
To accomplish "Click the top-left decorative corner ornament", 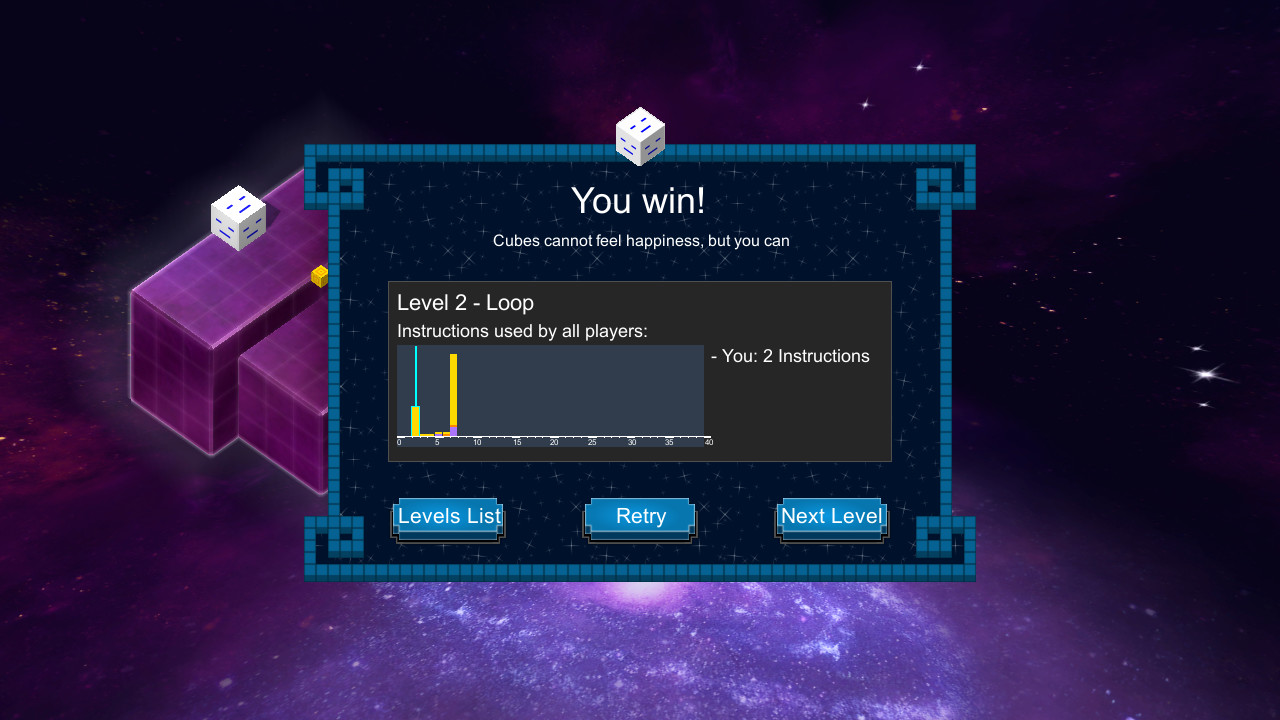I will coord(334,185).
